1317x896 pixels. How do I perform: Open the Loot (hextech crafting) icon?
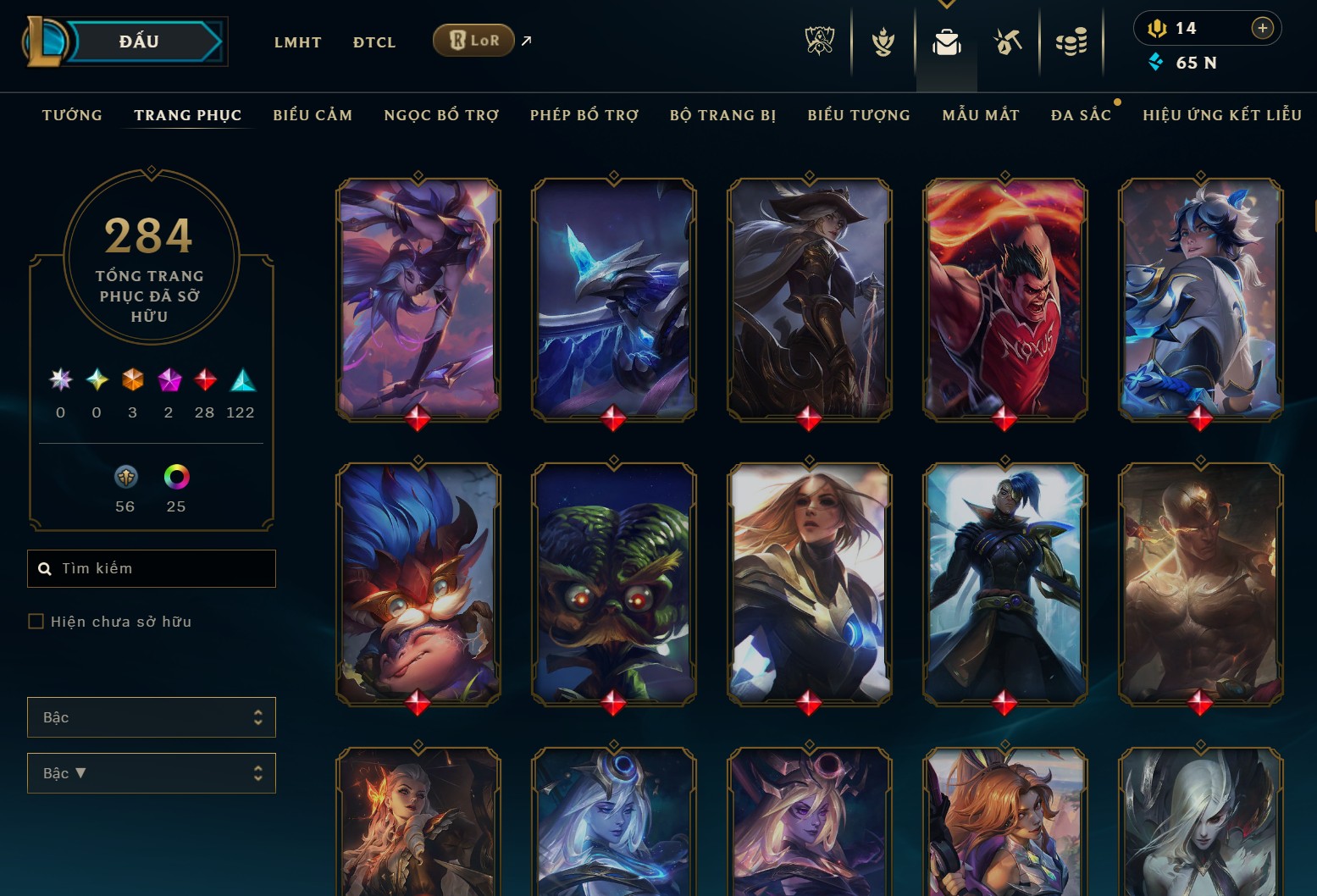click(1008, 41)
